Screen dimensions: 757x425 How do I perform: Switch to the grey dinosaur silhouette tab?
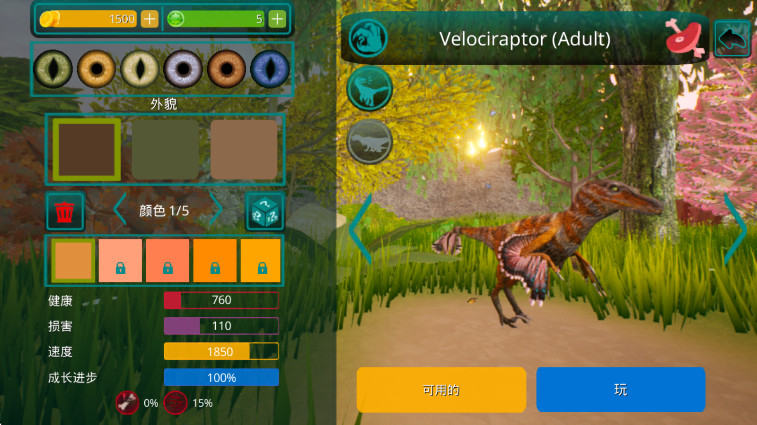point(369,141)
